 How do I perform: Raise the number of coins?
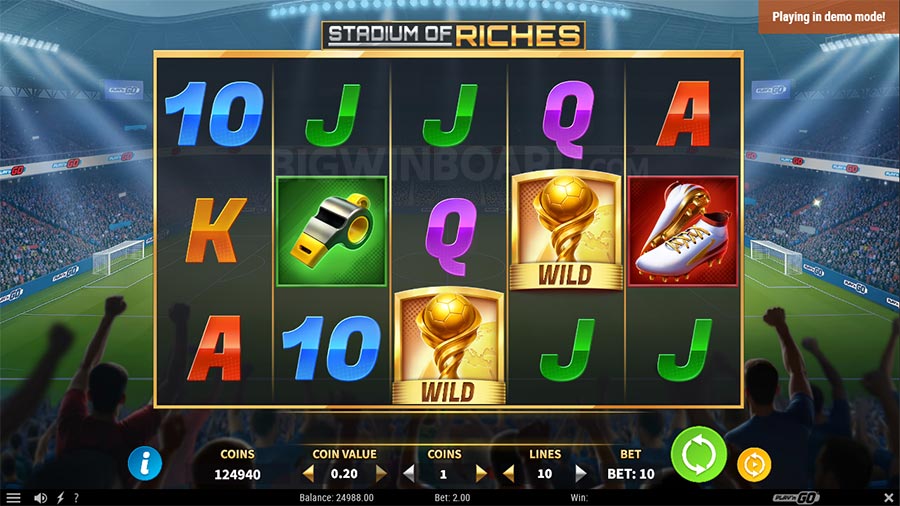481,473
